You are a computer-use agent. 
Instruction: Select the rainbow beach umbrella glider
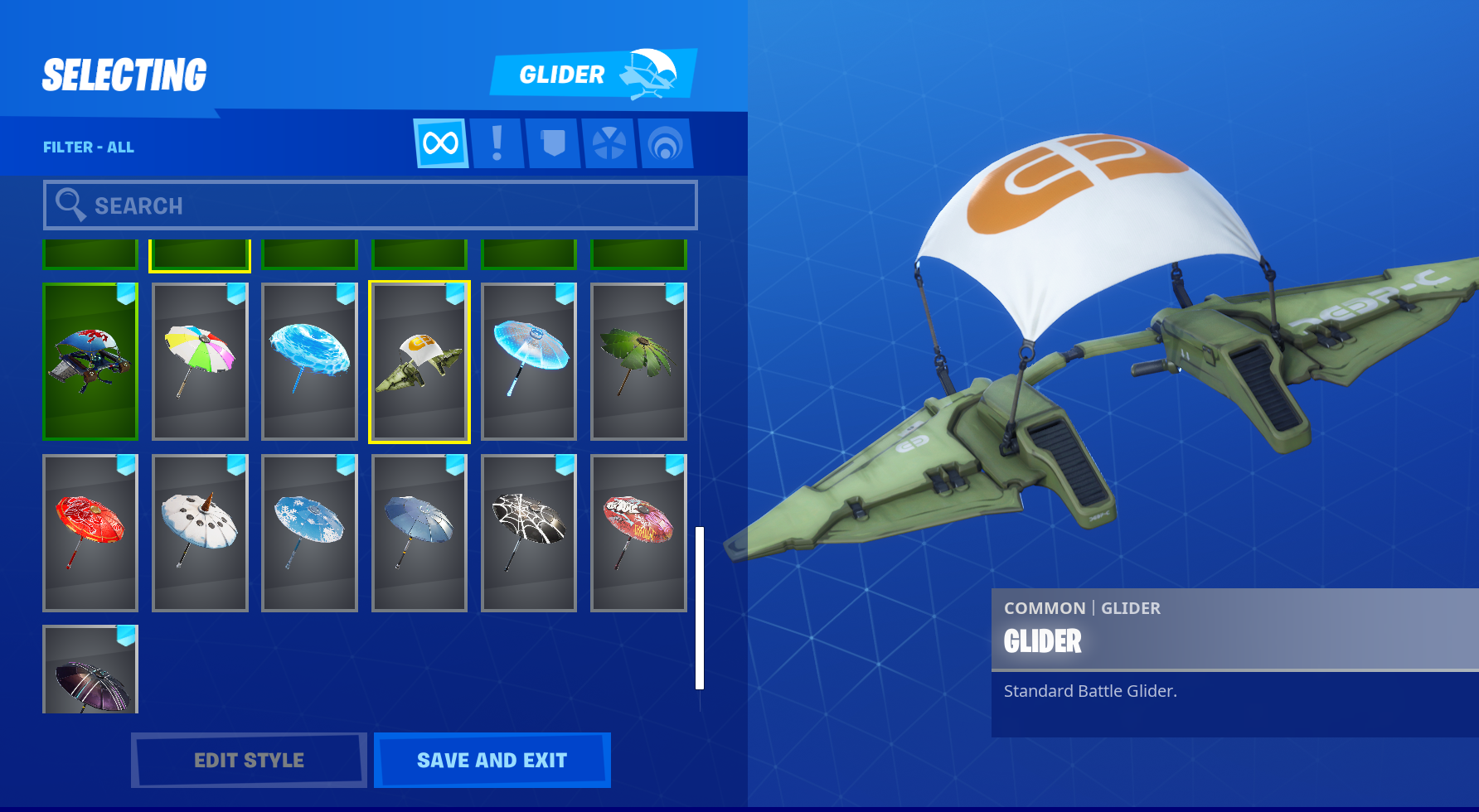[x=200, y=361]
